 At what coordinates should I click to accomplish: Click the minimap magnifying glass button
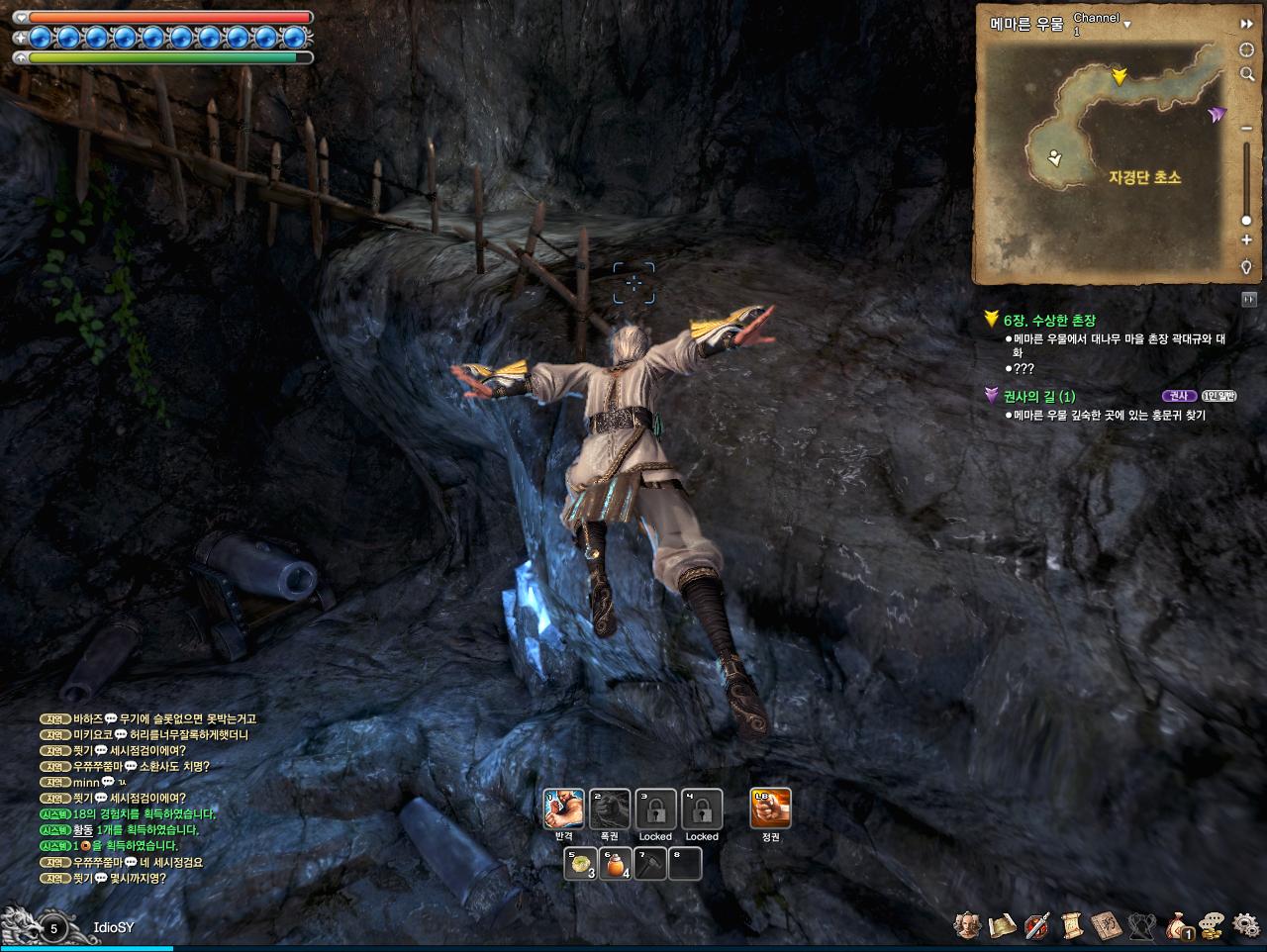click(1246, 74)
